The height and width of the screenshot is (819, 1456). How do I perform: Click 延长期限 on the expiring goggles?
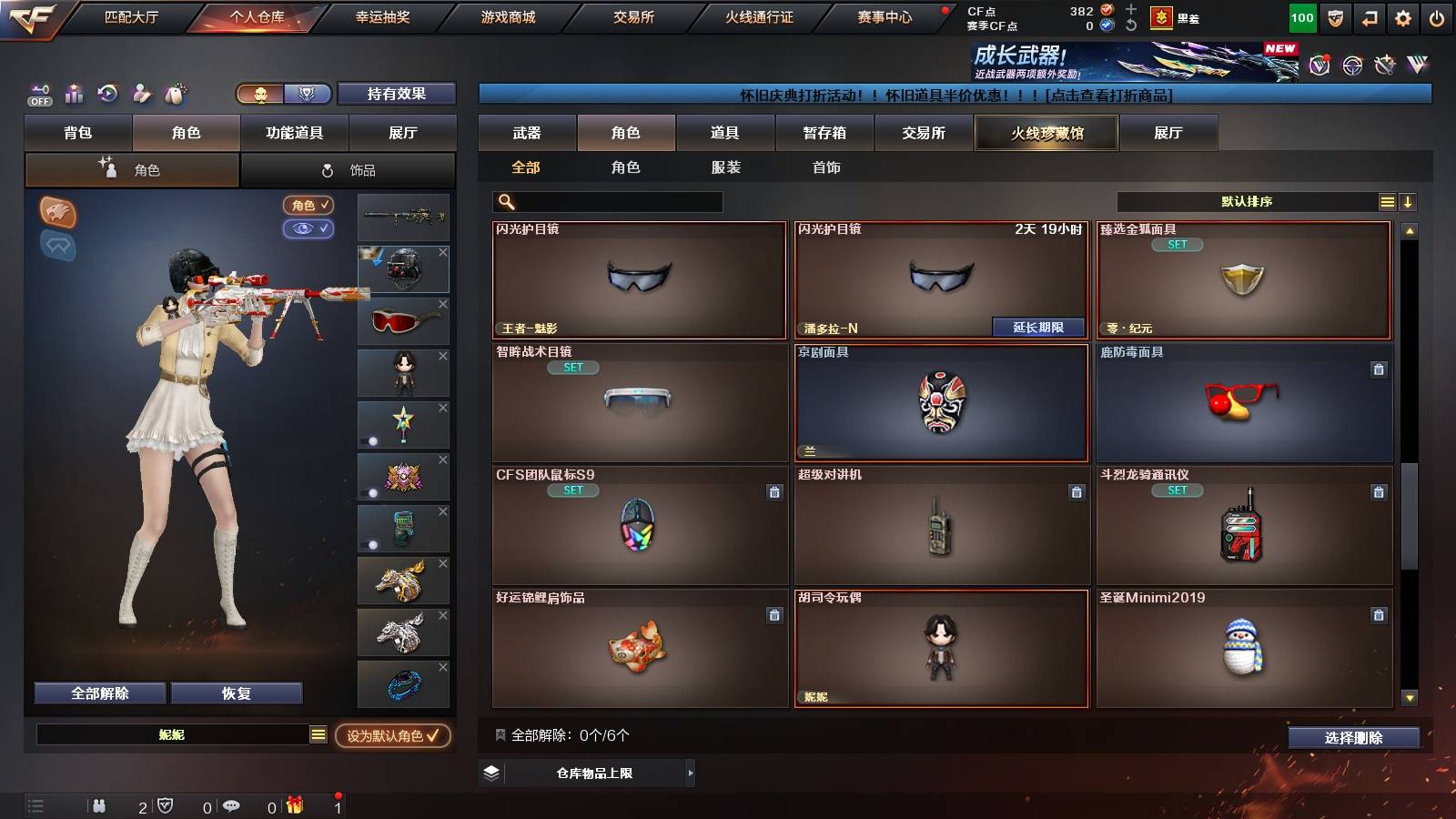point(1038,325)
